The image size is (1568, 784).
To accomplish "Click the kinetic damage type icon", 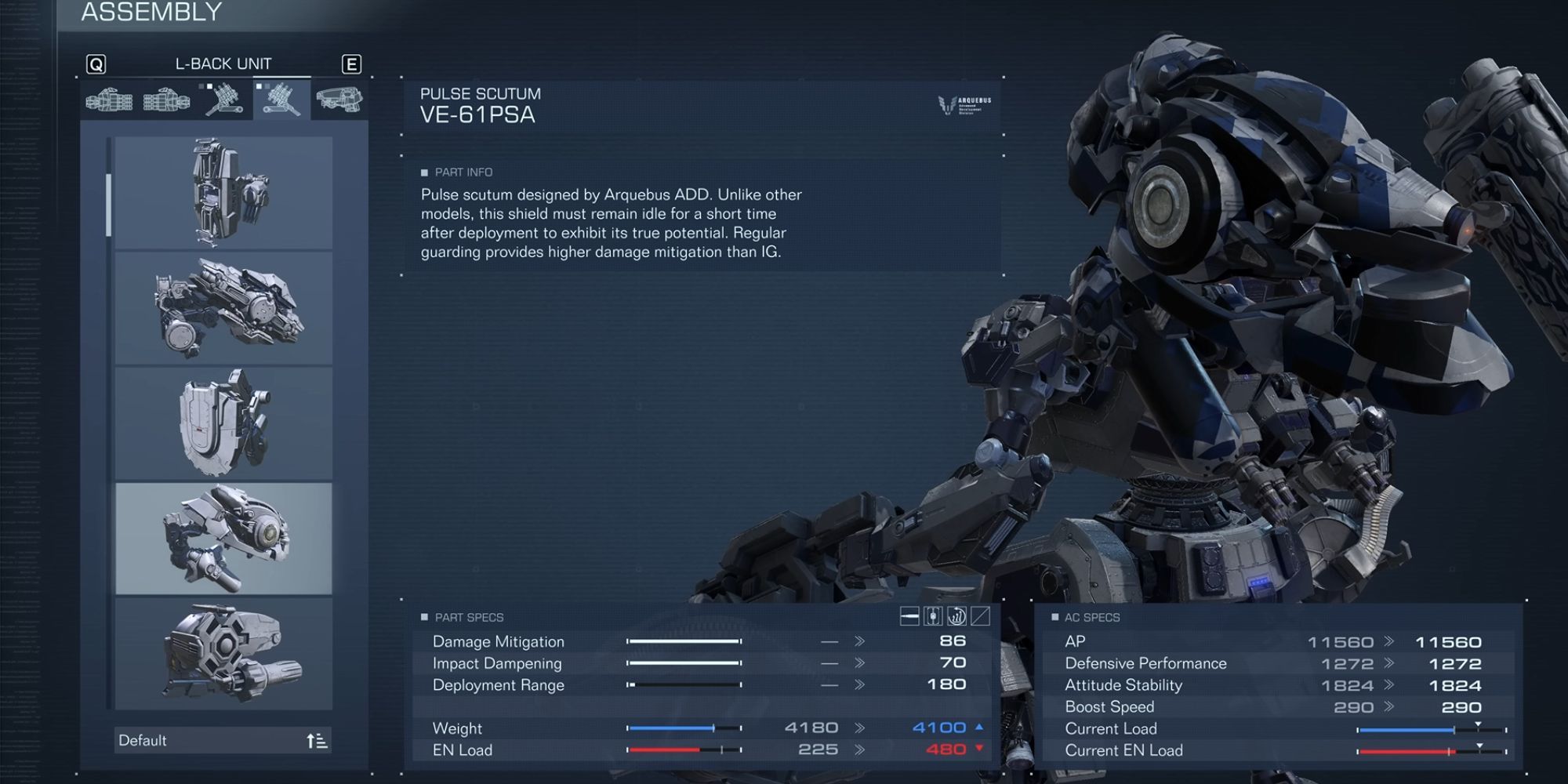I will 909,616.
